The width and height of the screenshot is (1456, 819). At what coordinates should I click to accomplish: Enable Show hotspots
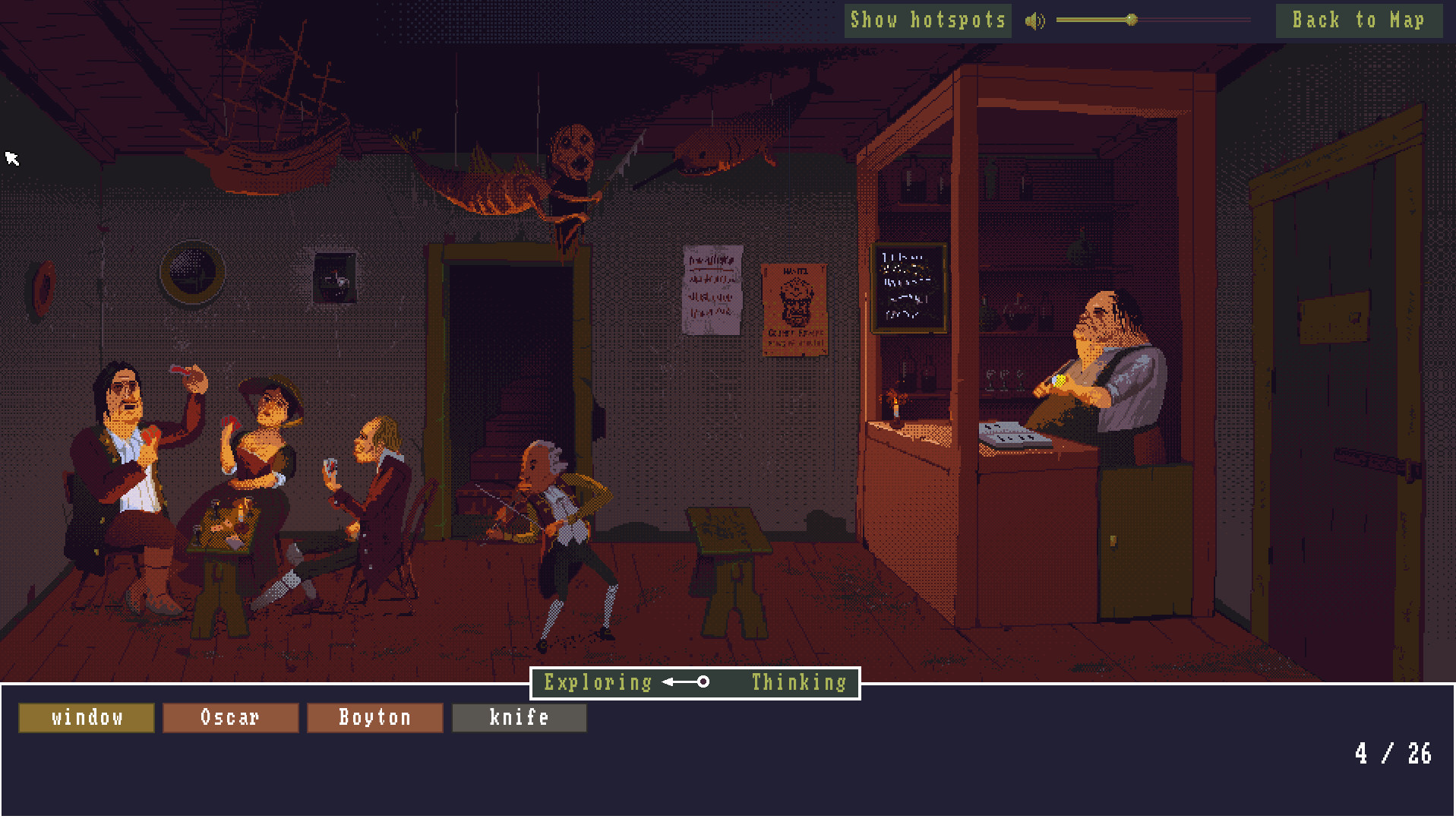pyautogui.click(x=927, y=21)
